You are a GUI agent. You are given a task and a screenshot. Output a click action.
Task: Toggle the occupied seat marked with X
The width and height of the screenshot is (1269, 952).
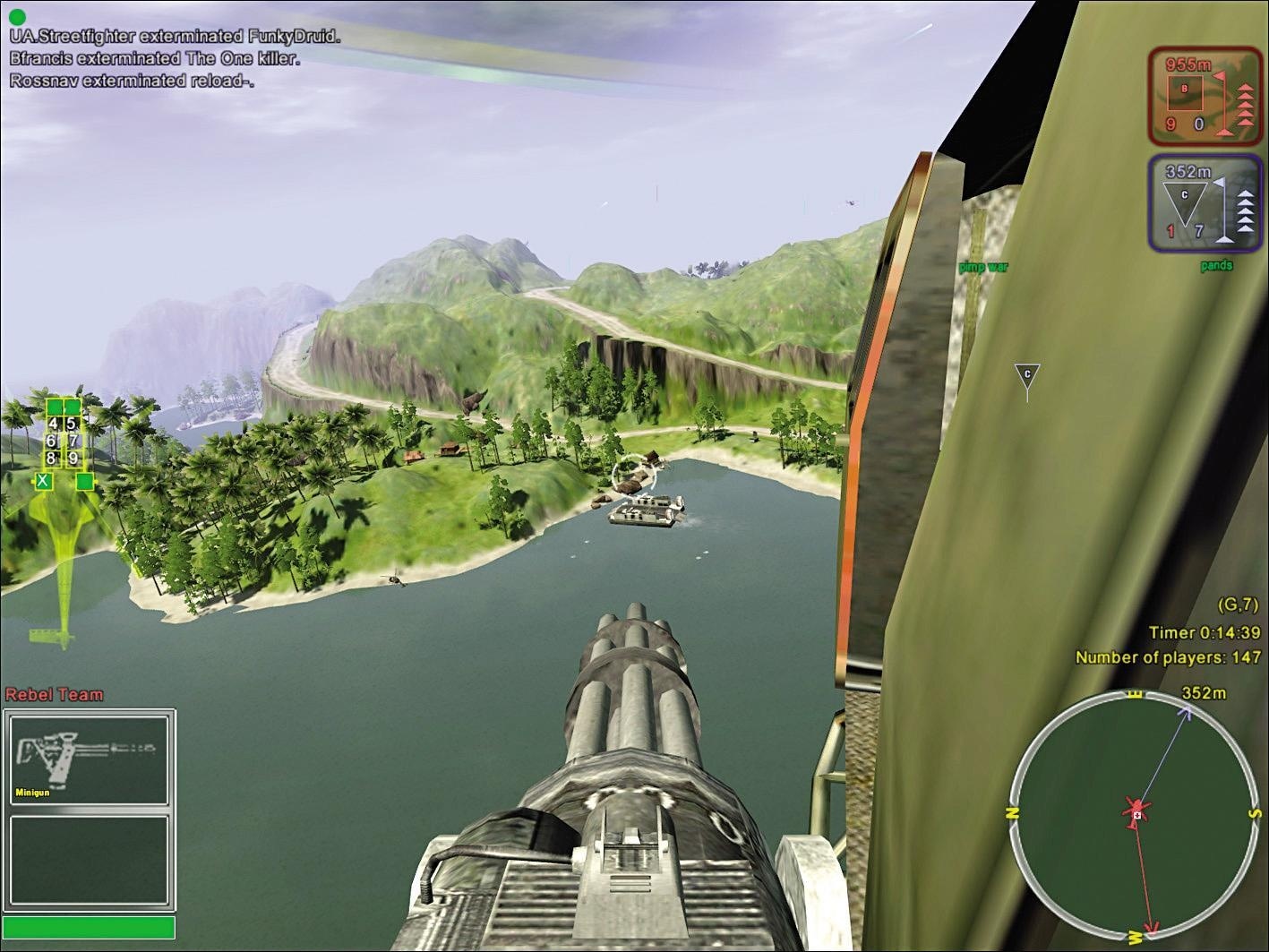(43, 481)
